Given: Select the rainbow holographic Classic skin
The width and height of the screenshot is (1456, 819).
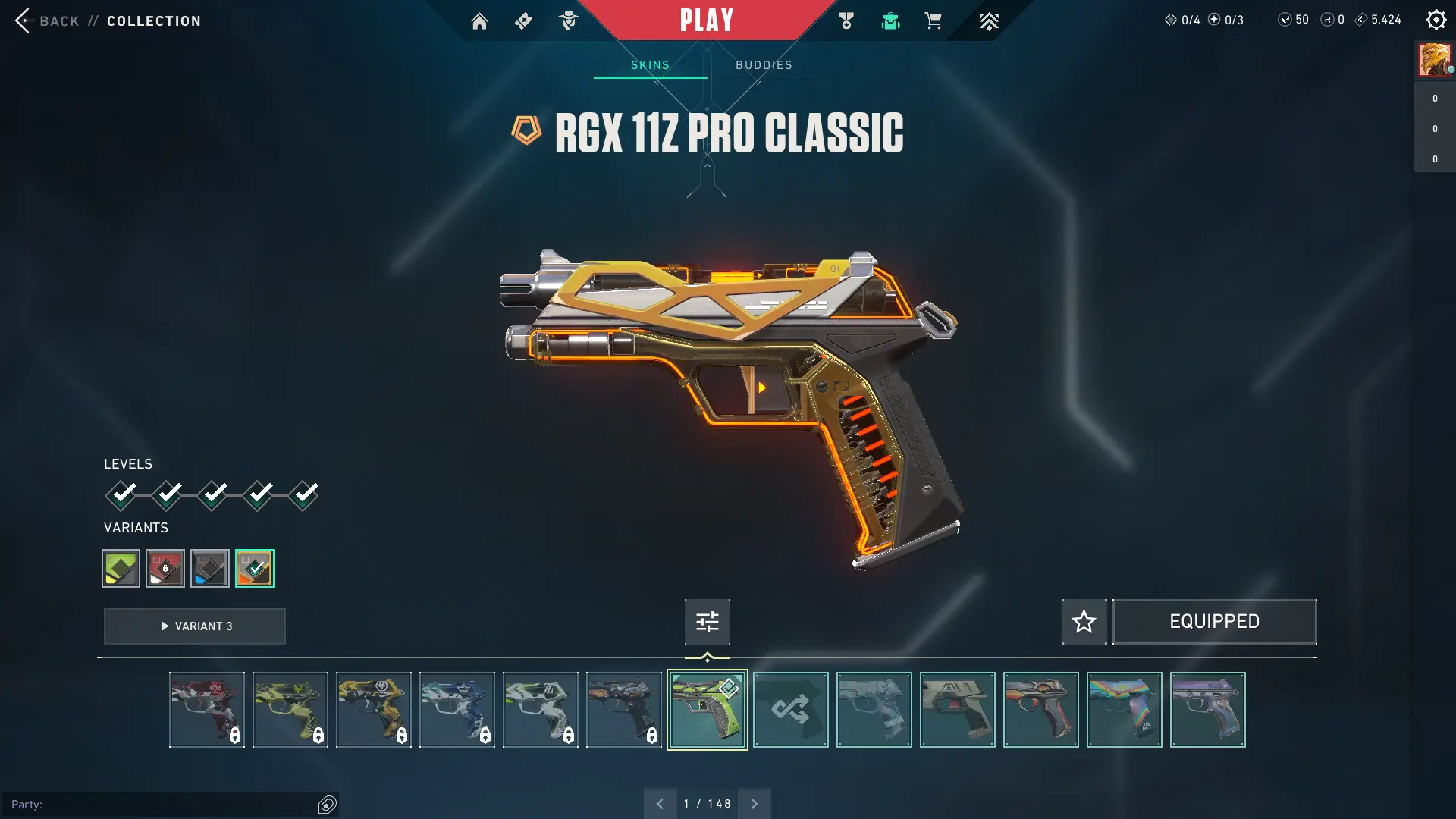Looking at the screenshot, I should 1124,710.
